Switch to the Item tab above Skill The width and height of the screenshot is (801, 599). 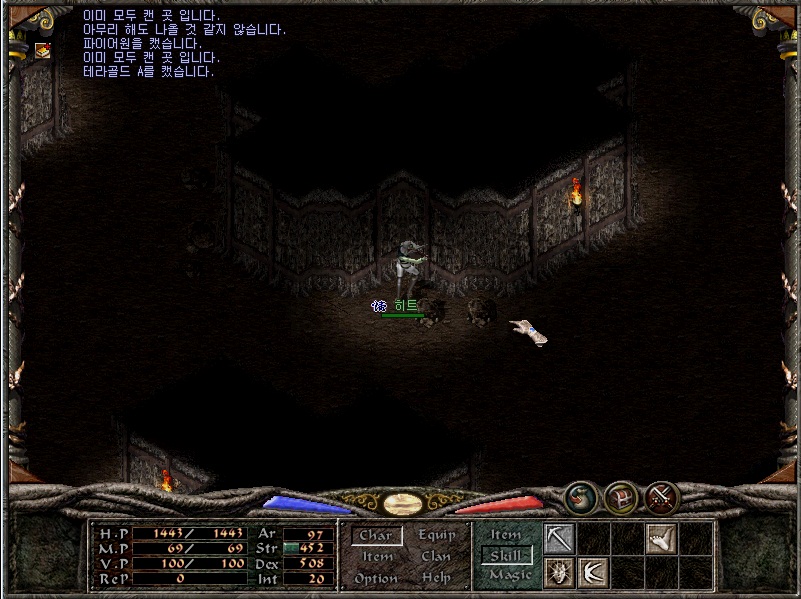[506, 535]
